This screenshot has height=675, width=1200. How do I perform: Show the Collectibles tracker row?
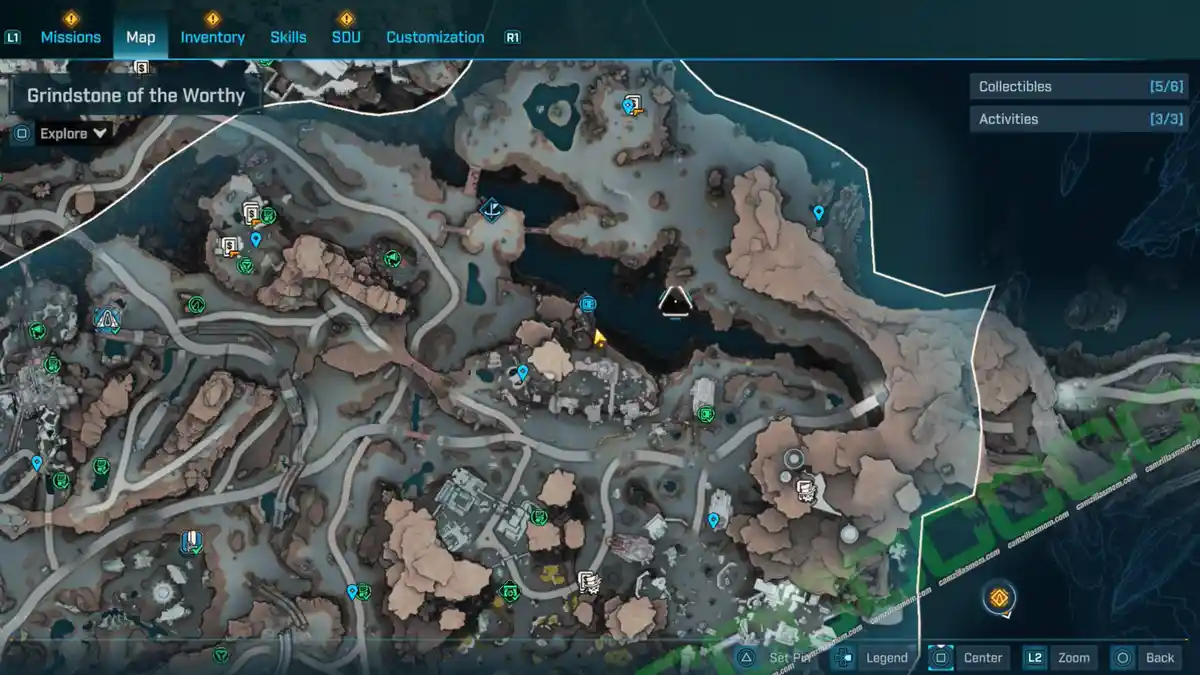(1079, 87)
